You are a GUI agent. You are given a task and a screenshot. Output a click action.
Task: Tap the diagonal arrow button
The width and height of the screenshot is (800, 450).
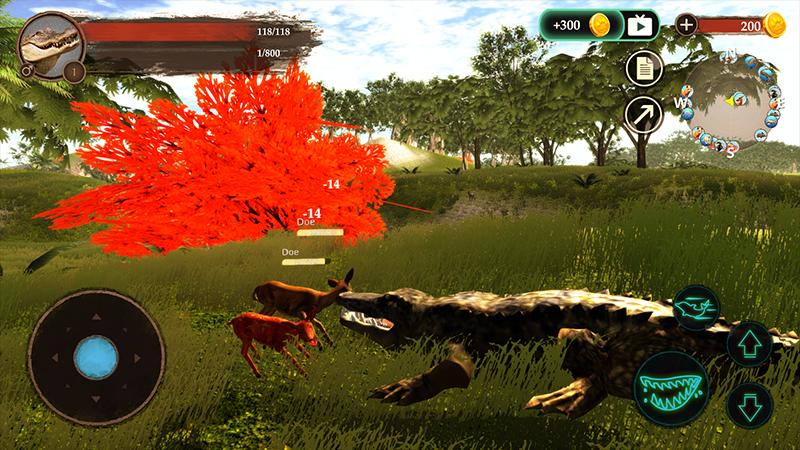[644, 114]
